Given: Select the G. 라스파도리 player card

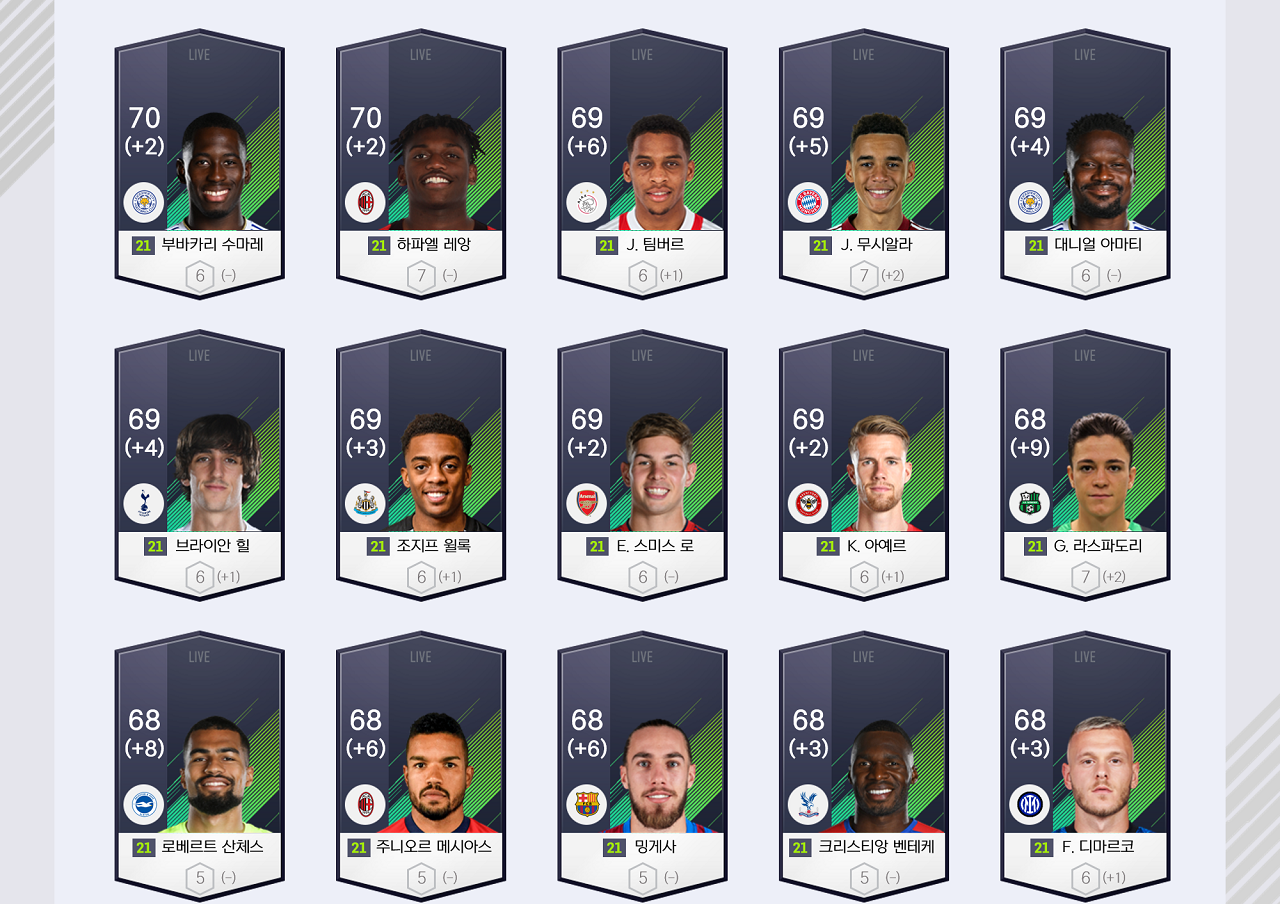Looking at the screenshot, I should pos(1085,466).
